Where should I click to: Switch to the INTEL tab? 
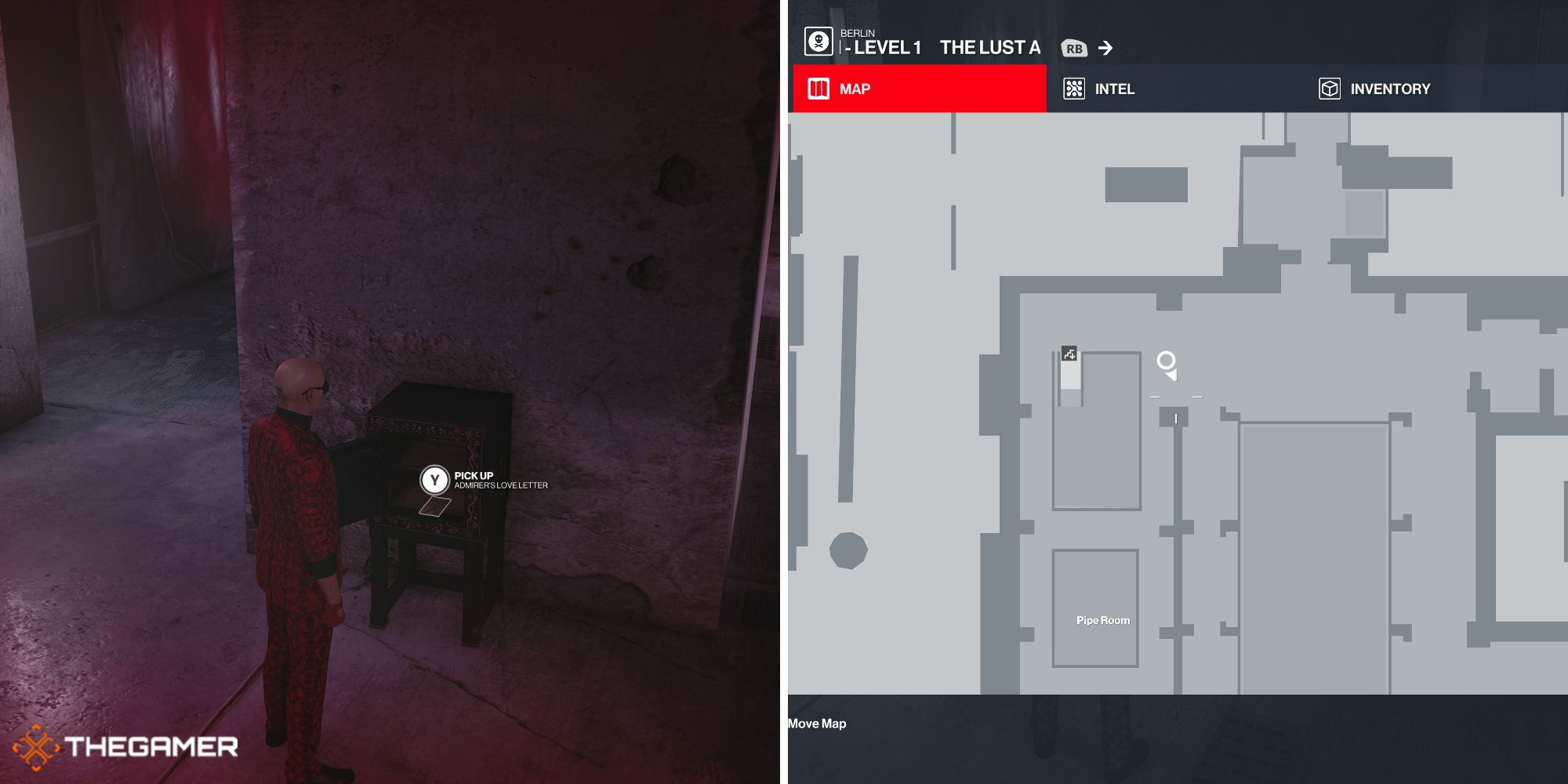pyautogui.click(x=1113, y=89)
